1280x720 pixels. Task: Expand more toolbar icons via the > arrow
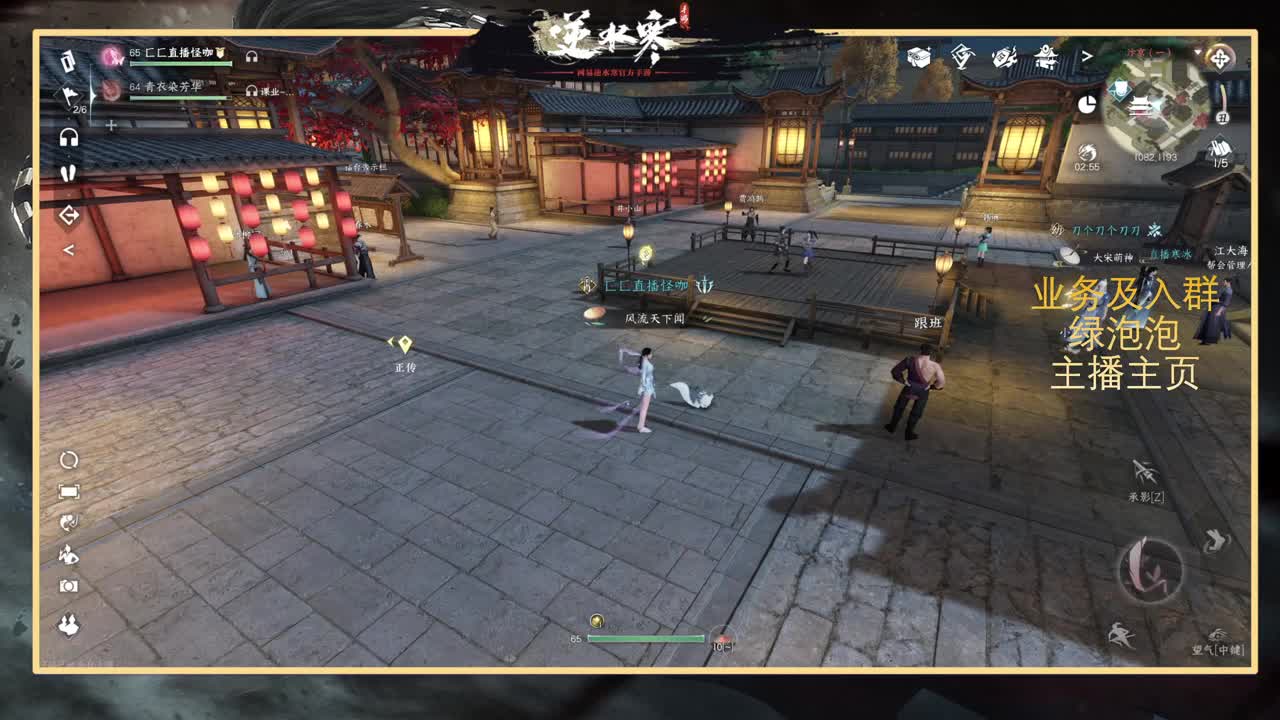(x=1086, y=58)
